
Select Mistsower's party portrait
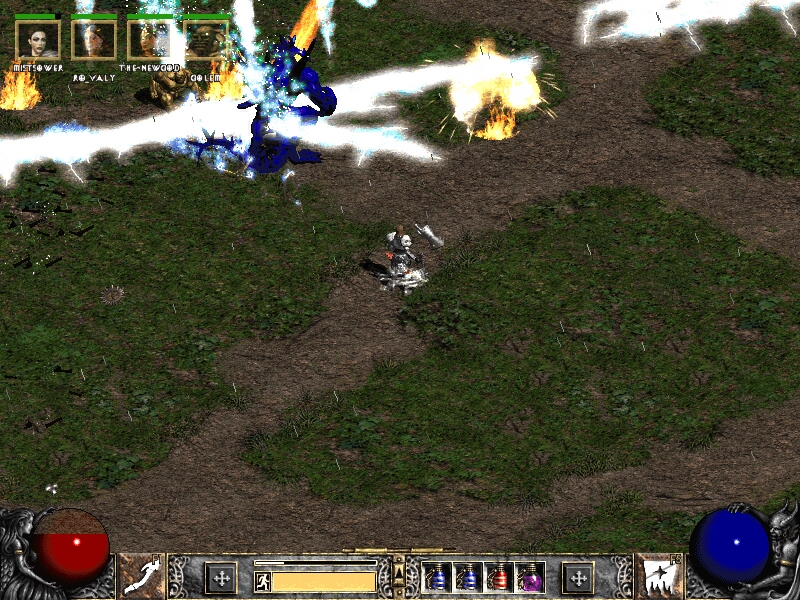(38, 40)
